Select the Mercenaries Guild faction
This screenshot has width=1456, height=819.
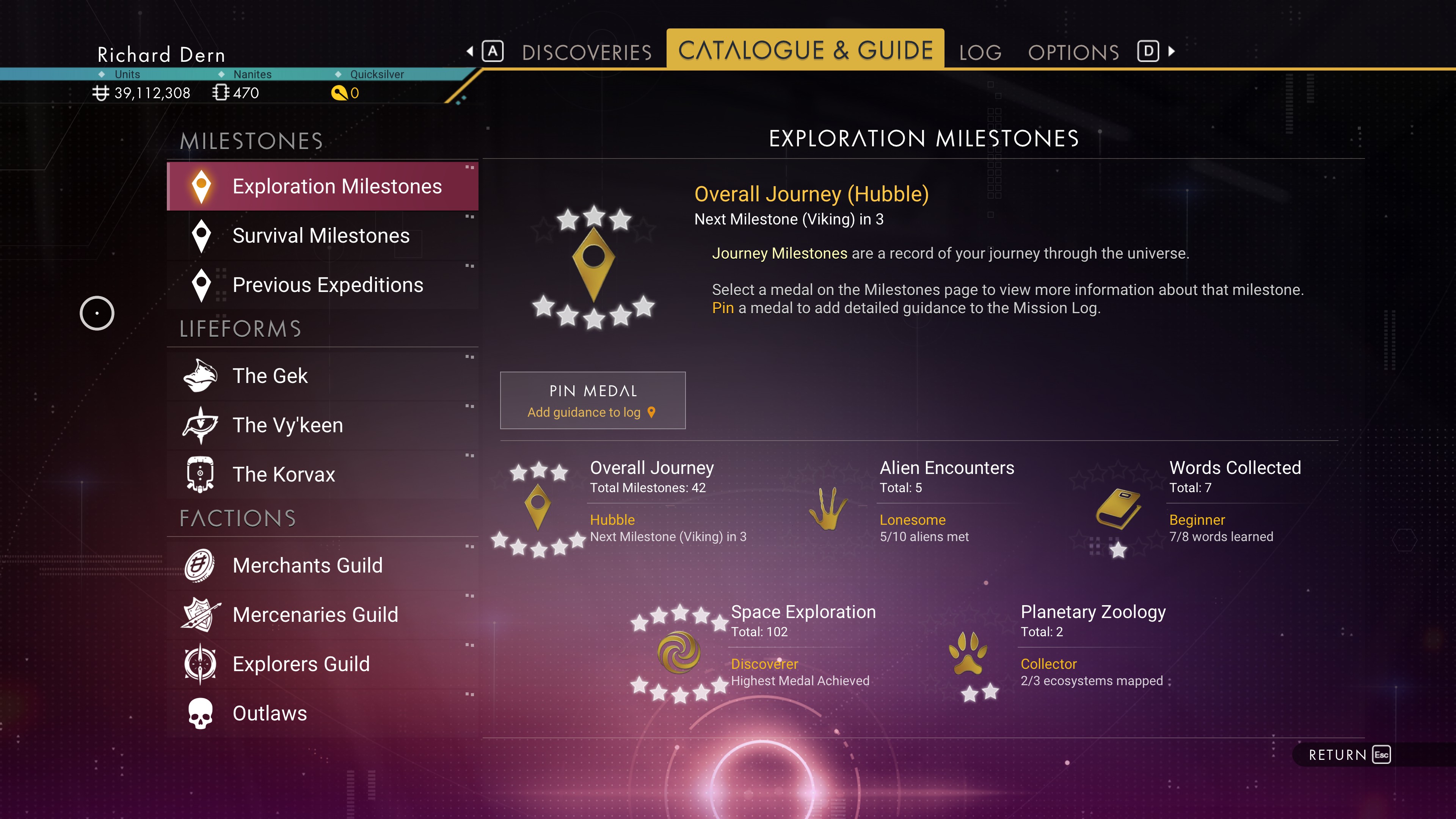322,614
